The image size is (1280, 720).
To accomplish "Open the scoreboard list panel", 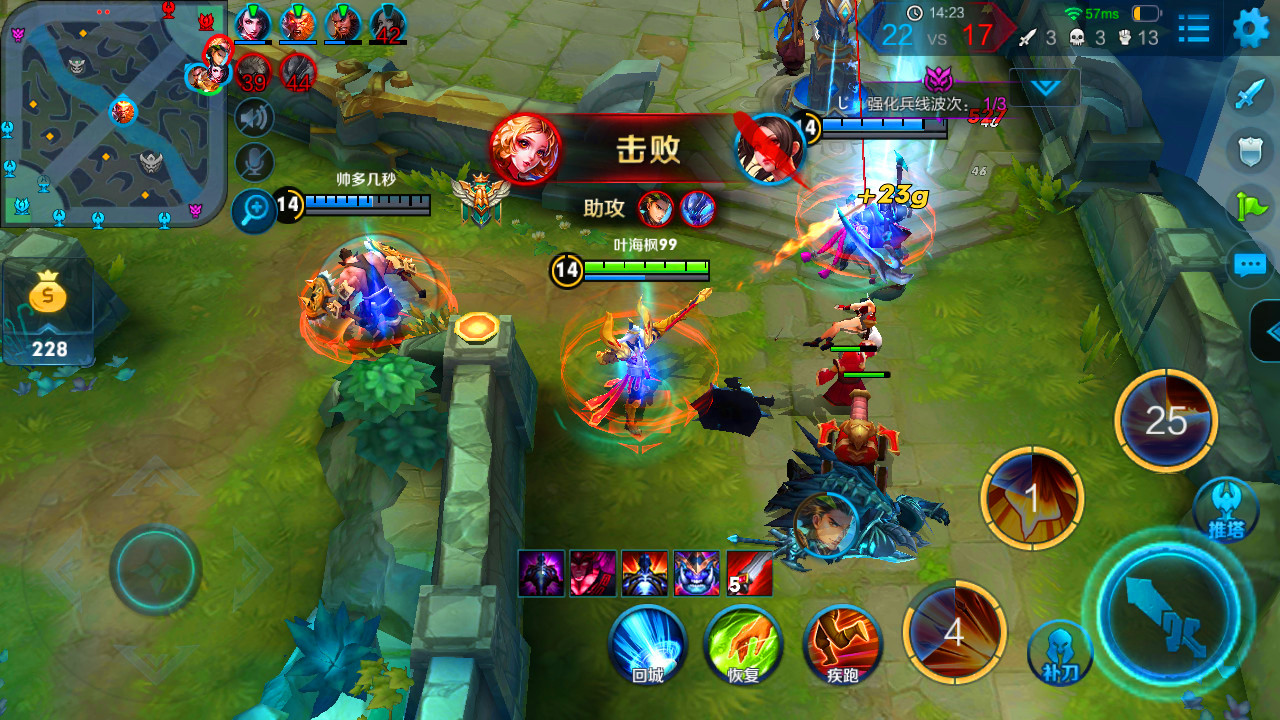I will click(1193, 29).
